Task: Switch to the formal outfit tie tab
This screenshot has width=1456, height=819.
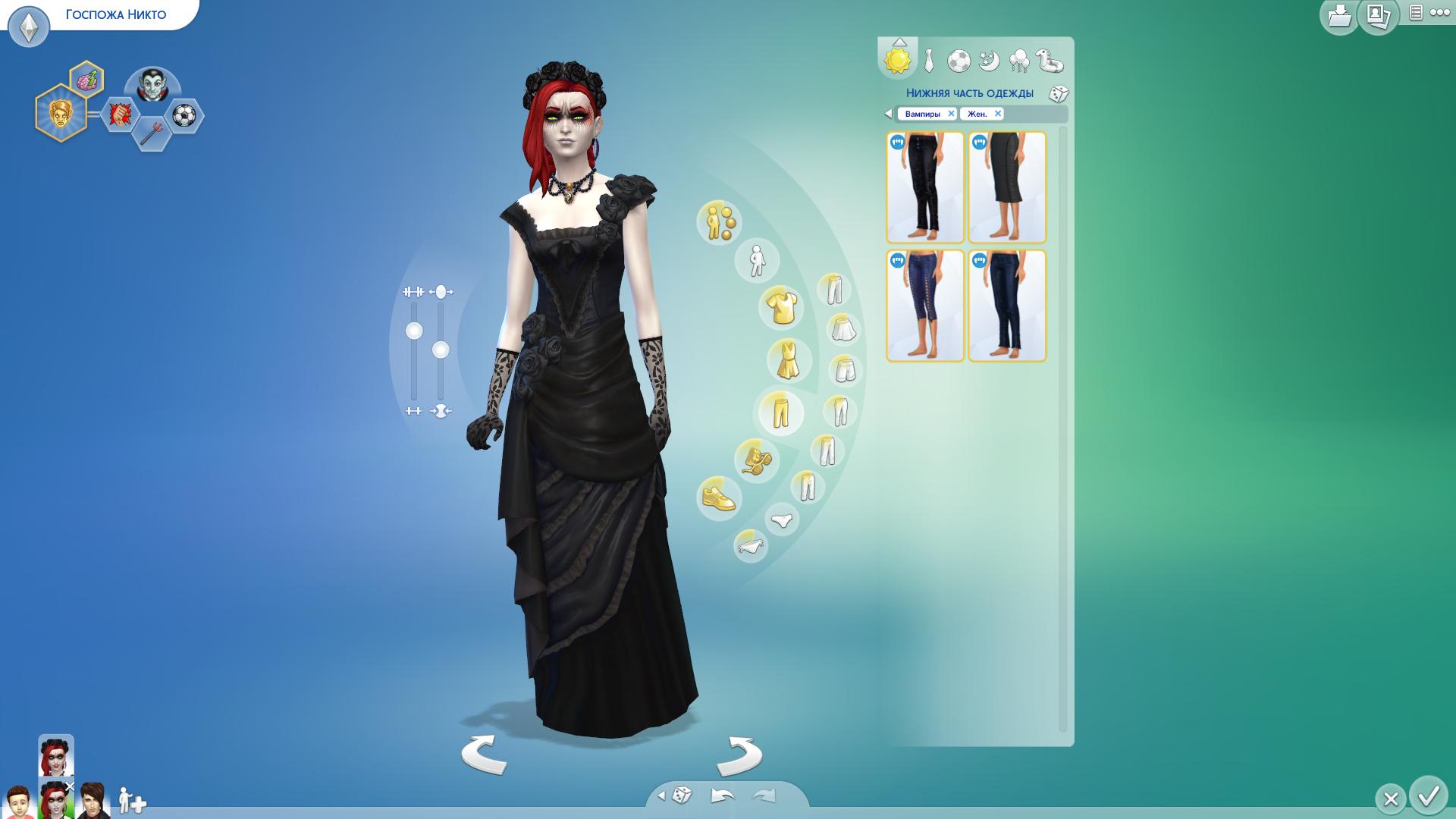Action: pos(929,61)
